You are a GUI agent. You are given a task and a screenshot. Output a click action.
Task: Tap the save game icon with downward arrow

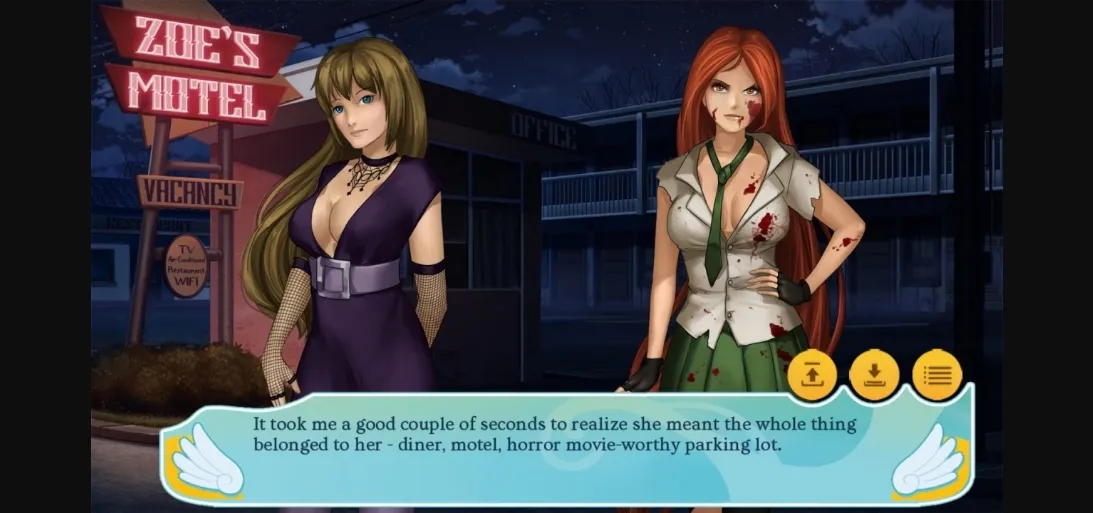click(874, 375)
